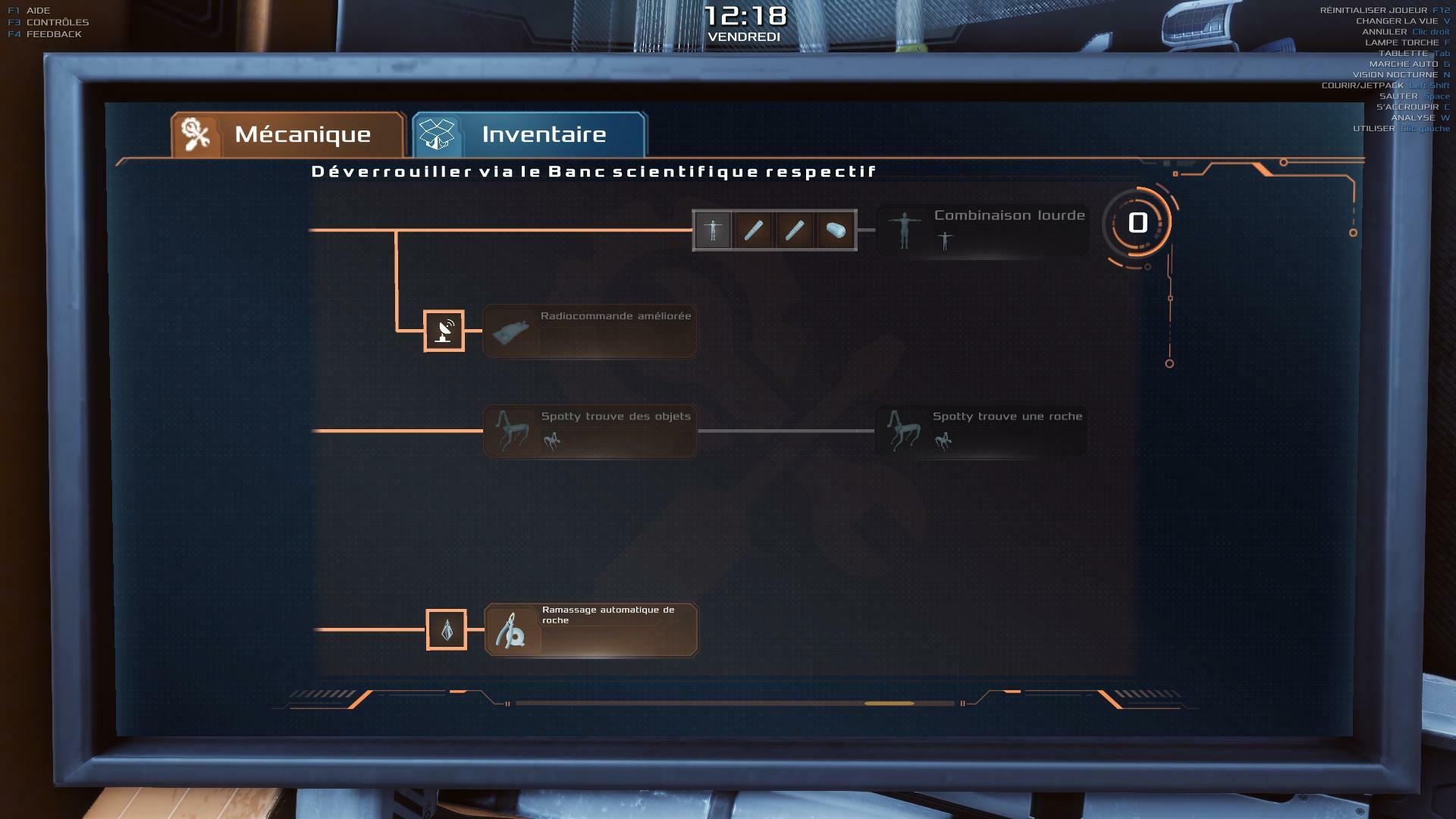Screen dimensions: 1456x819
Task: Select the human figure requirement slot
Action: (x=713, y=230)
